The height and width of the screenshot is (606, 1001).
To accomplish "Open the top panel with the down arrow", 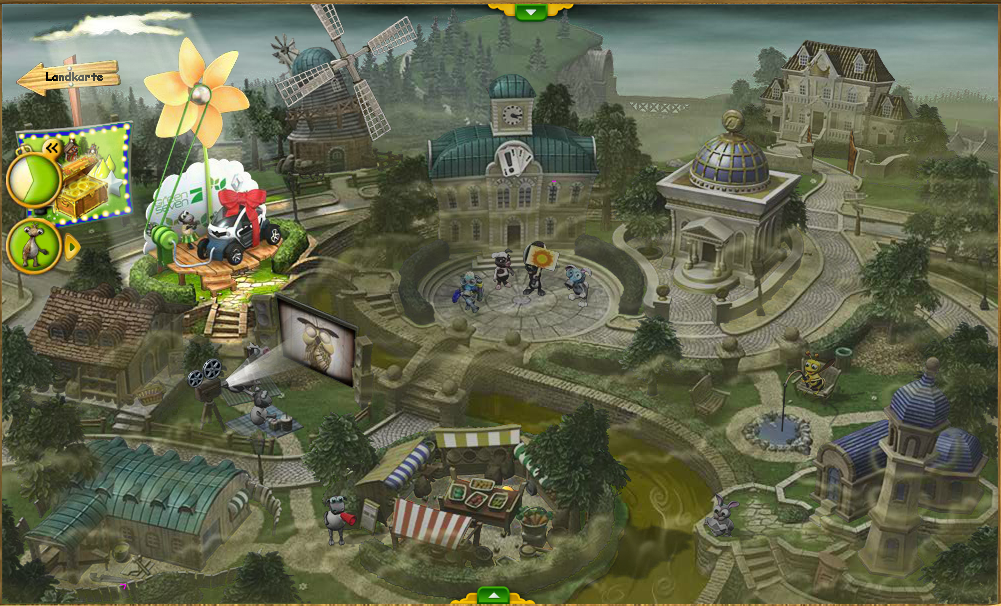I will coord(531,11).
